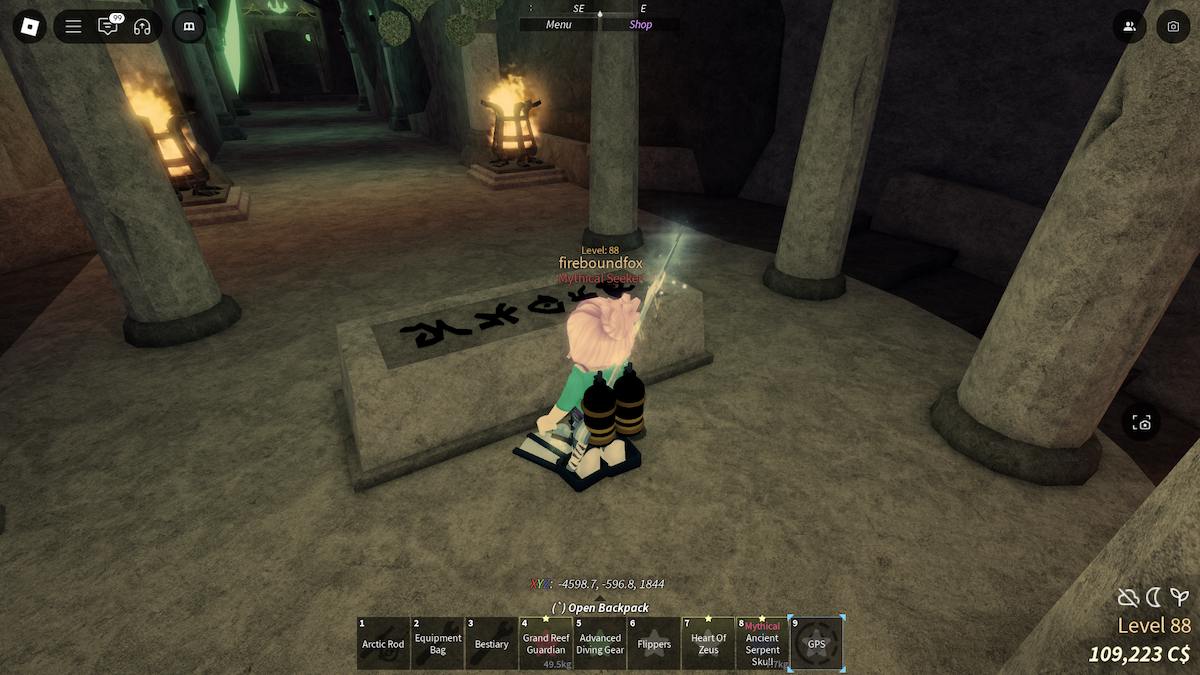Open the Menu tab under the compass

pyautogui.click(x=559, y=25)
